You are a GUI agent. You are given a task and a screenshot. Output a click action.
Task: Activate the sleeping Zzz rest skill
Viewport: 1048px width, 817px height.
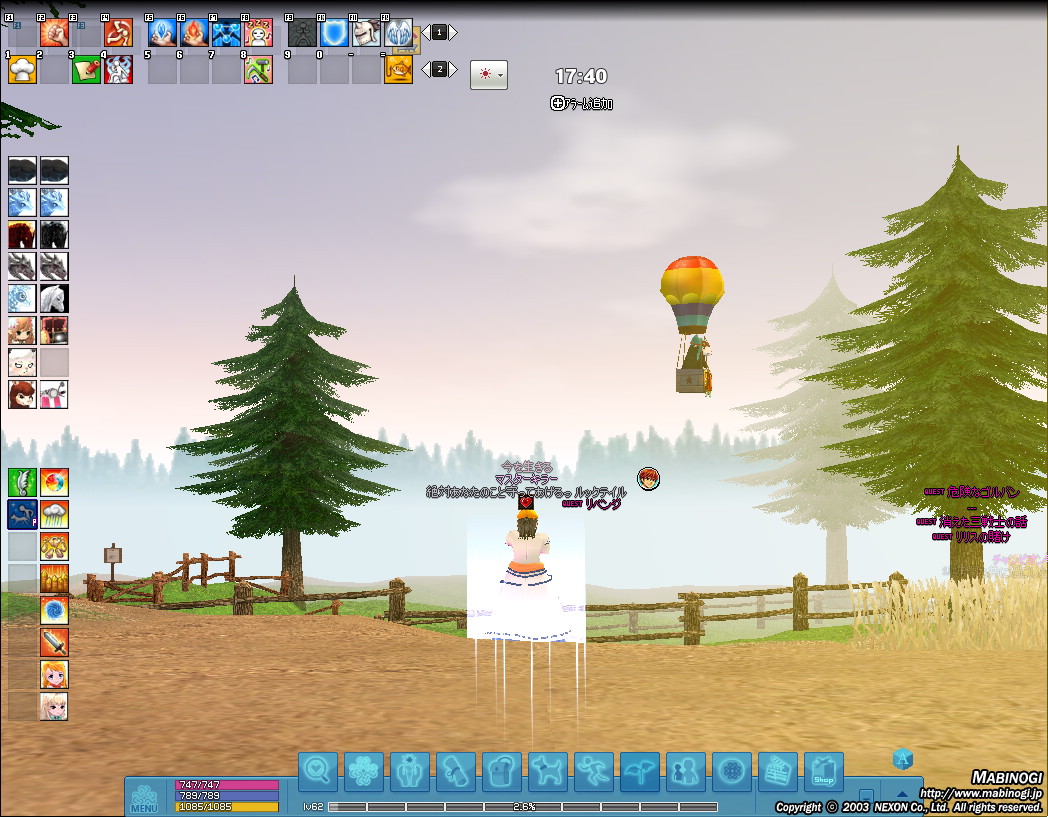coord(258,33)
